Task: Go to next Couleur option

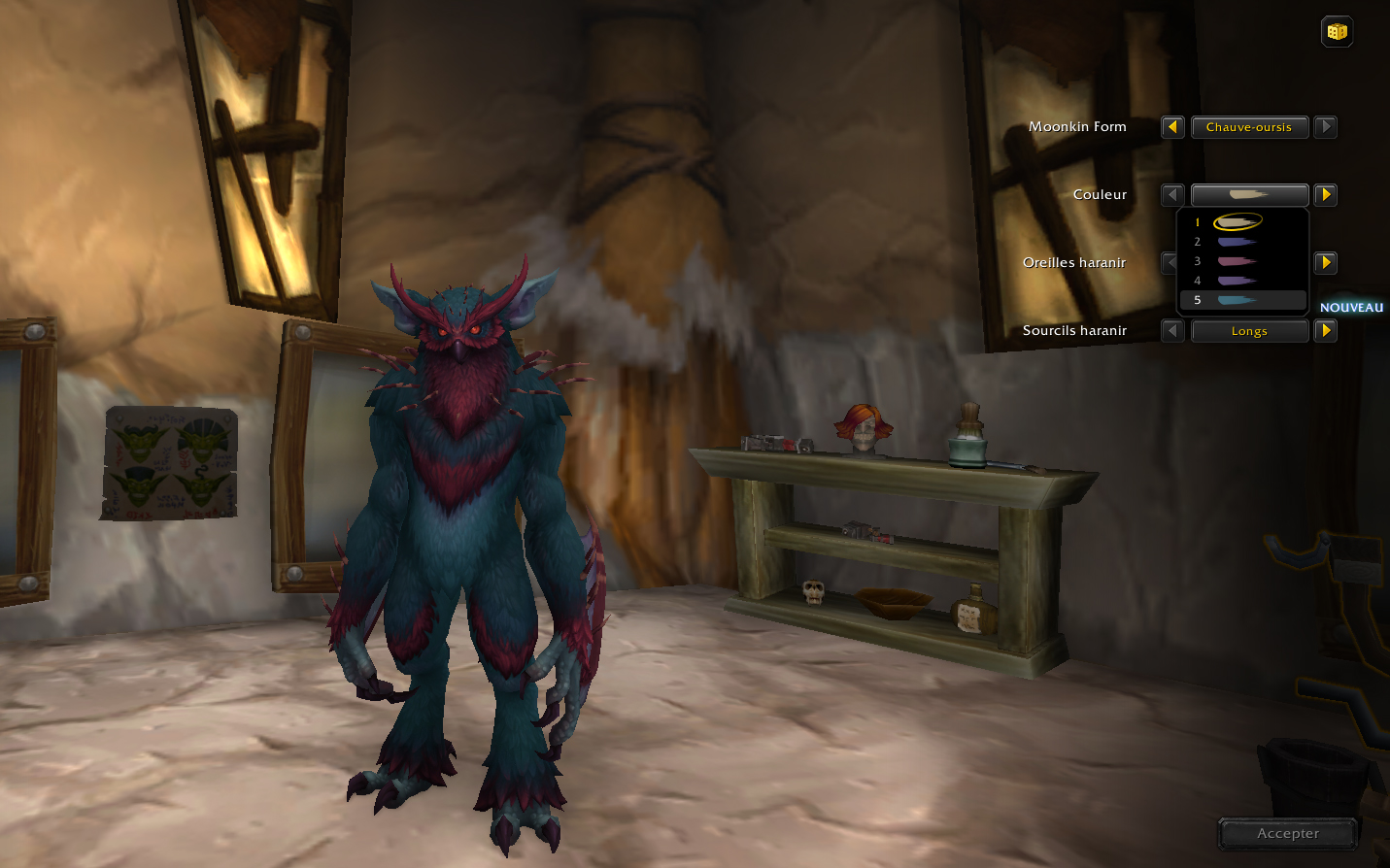Action: point(1326,195)
